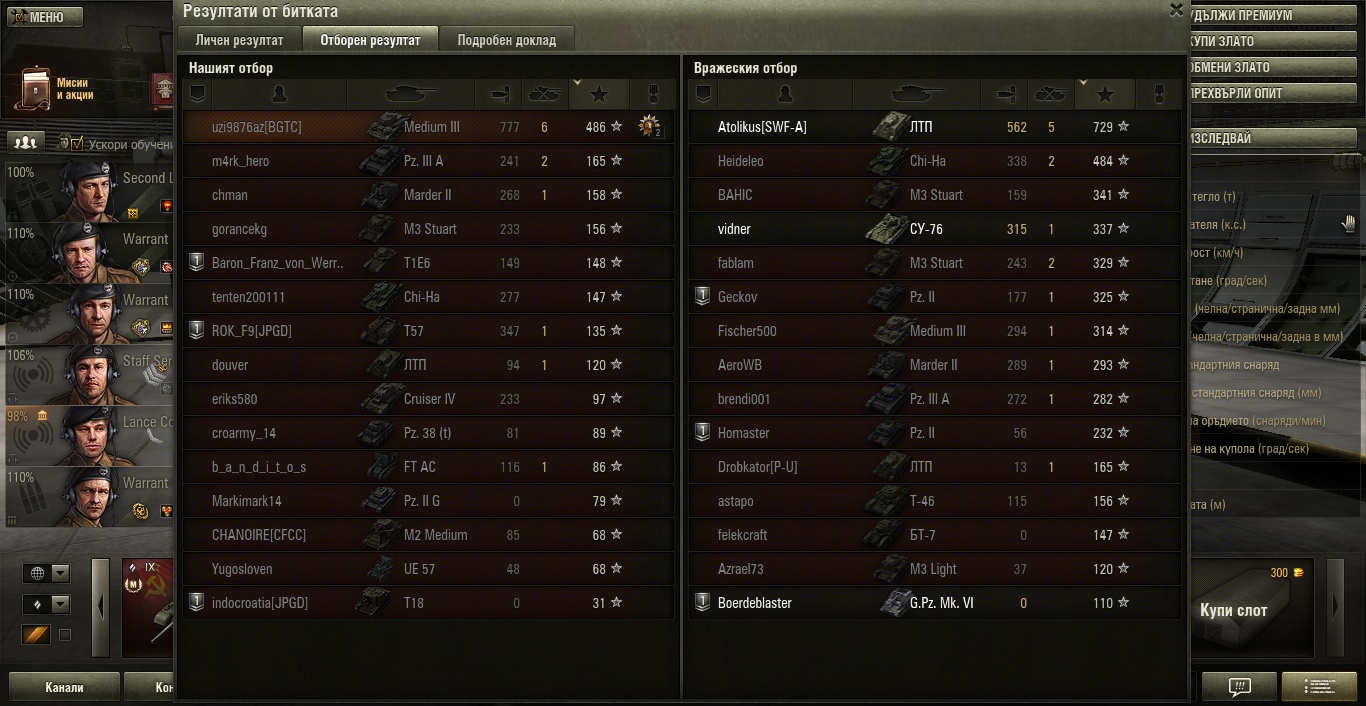This screenshot has height=706, width=1366.
Task: Select the Staff Sergeant crew member
Action: [x=90, y=374]
